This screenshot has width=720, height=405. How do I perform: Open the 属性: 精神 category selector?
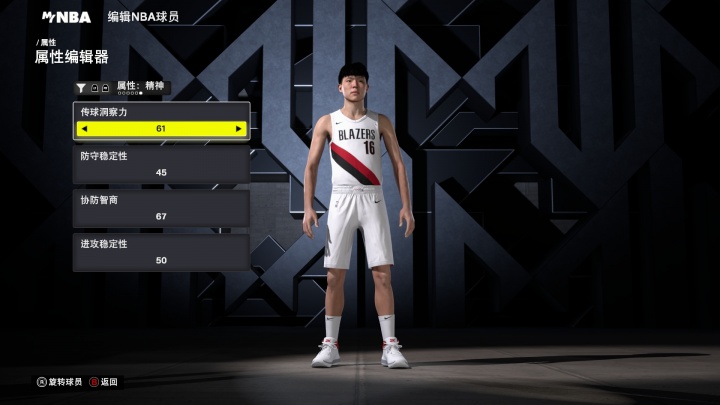pos(141,86)
